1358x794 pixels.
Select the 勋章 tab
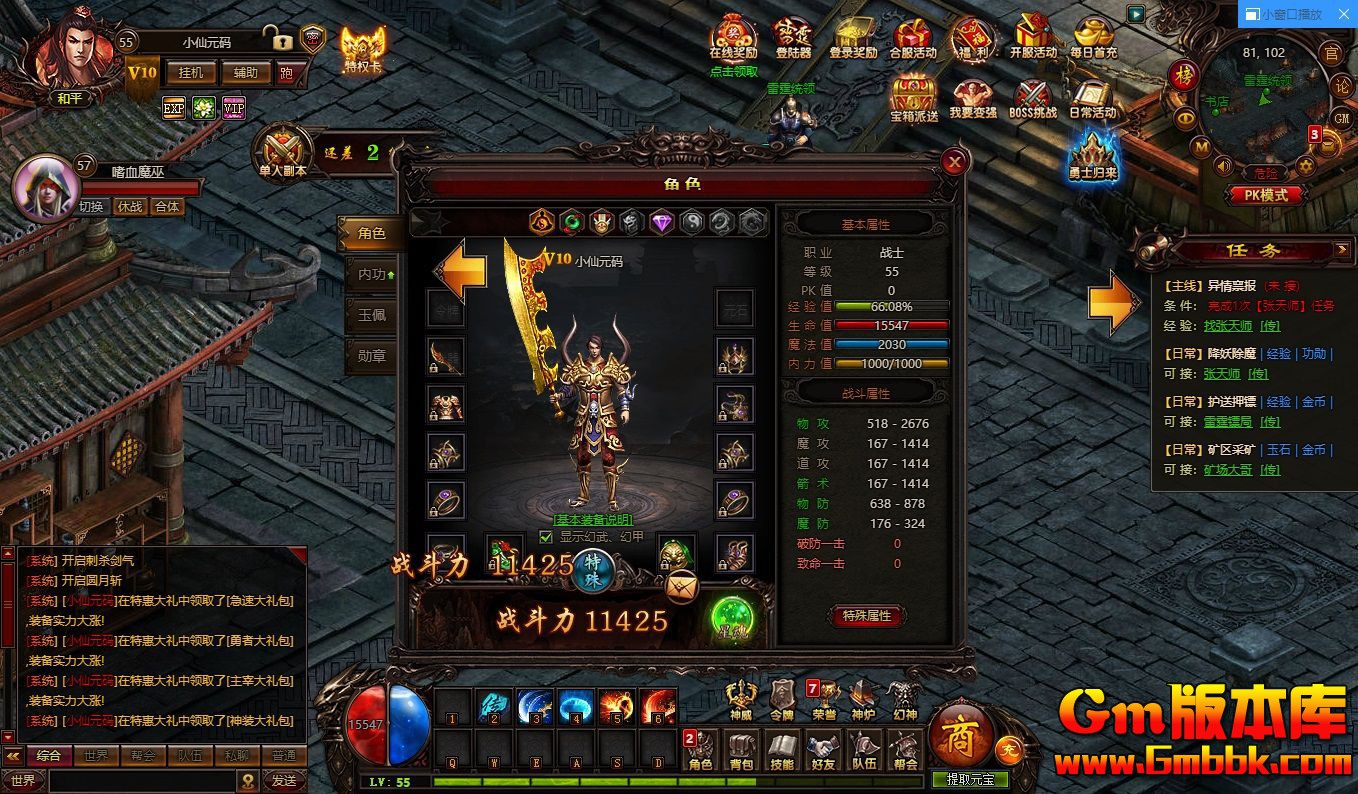pos(372,355)
